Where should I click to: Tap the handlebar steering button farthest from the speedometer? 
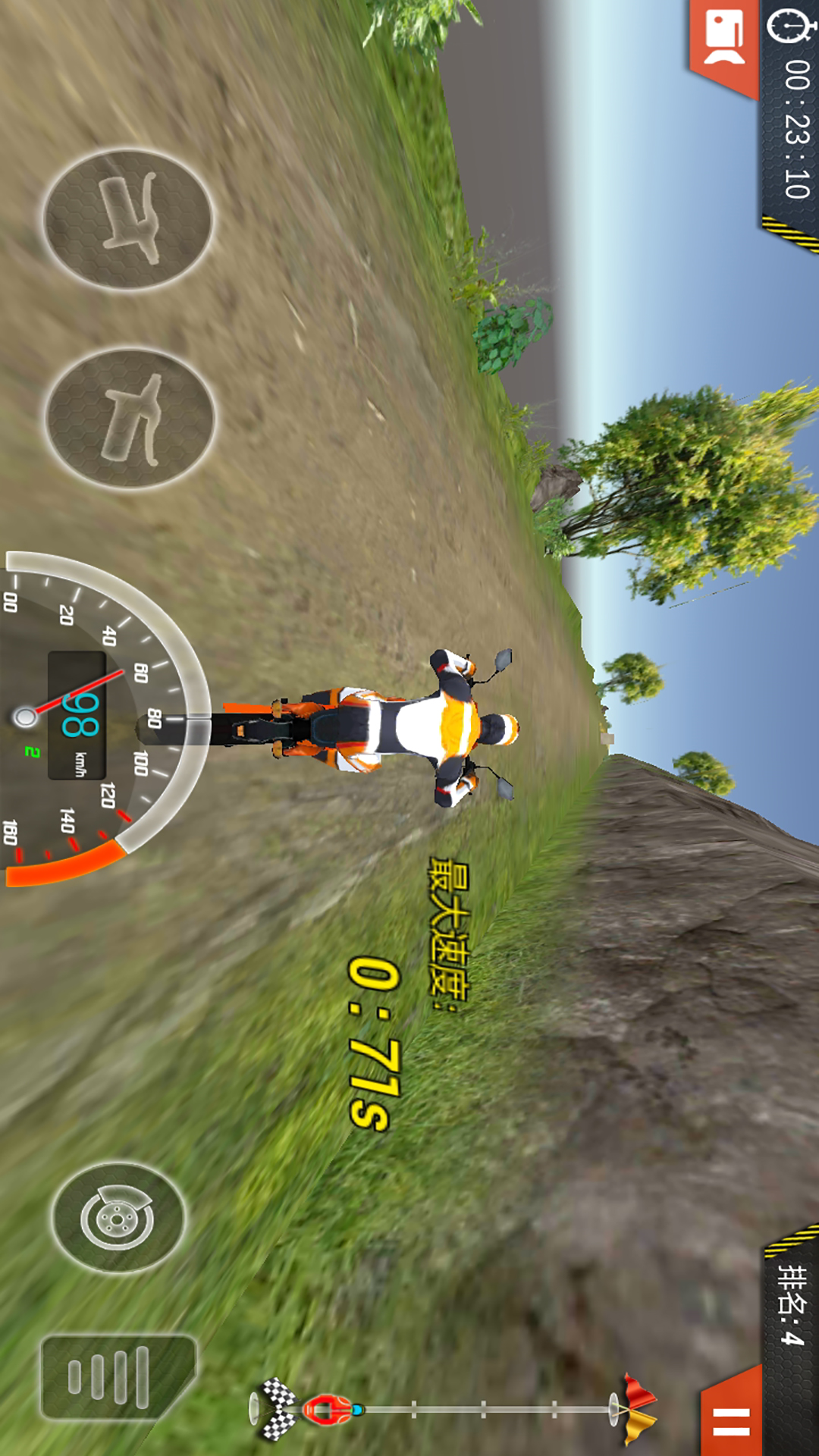pos(127,219)
